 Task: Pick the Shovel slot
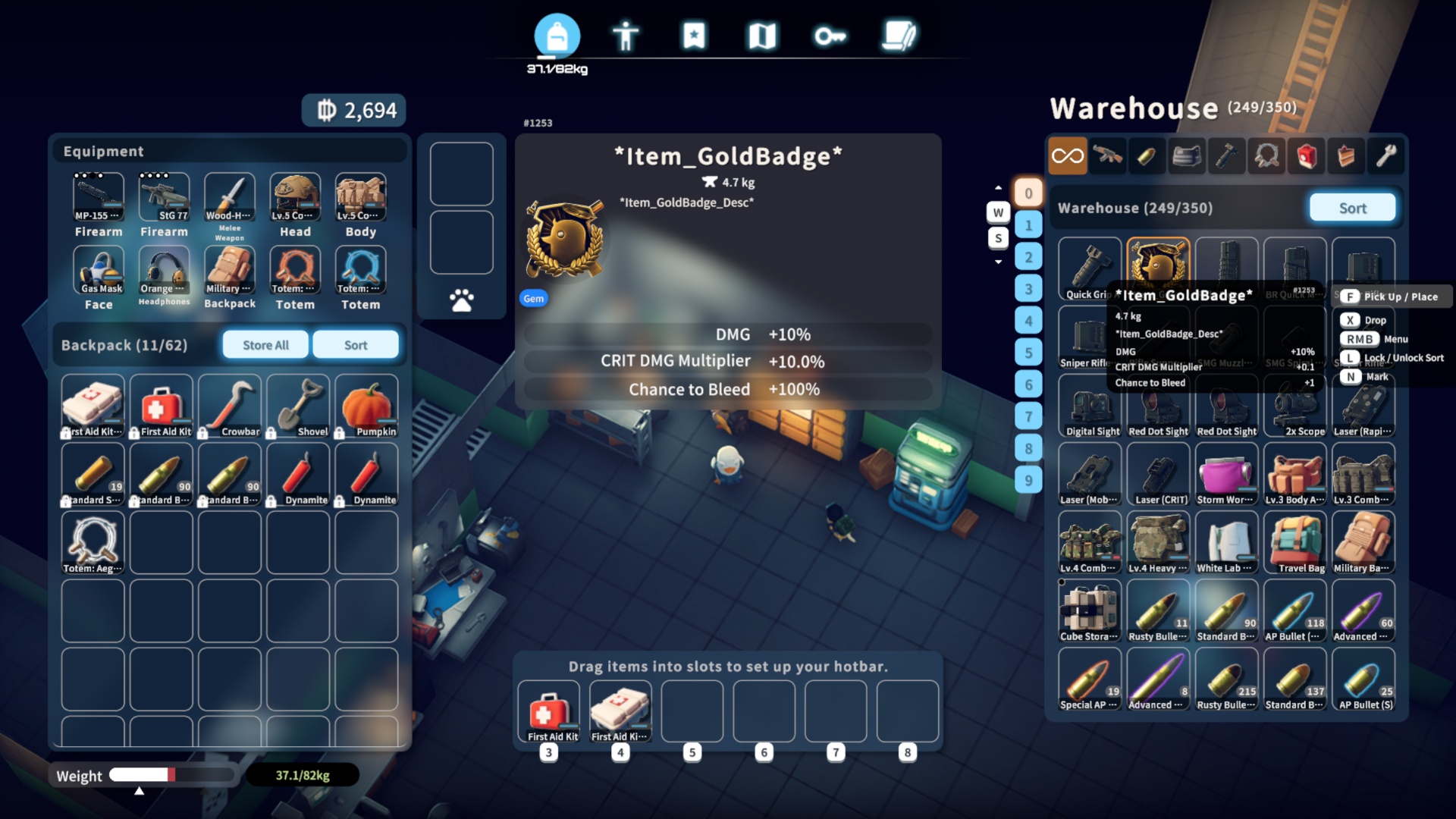297,406
